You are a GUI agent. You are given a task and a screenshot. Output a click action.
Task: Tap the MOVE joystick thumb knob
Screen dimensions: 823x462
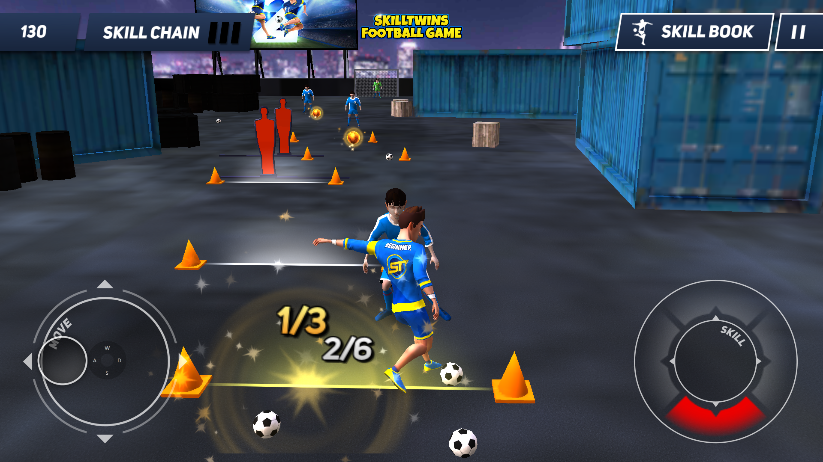63,360
